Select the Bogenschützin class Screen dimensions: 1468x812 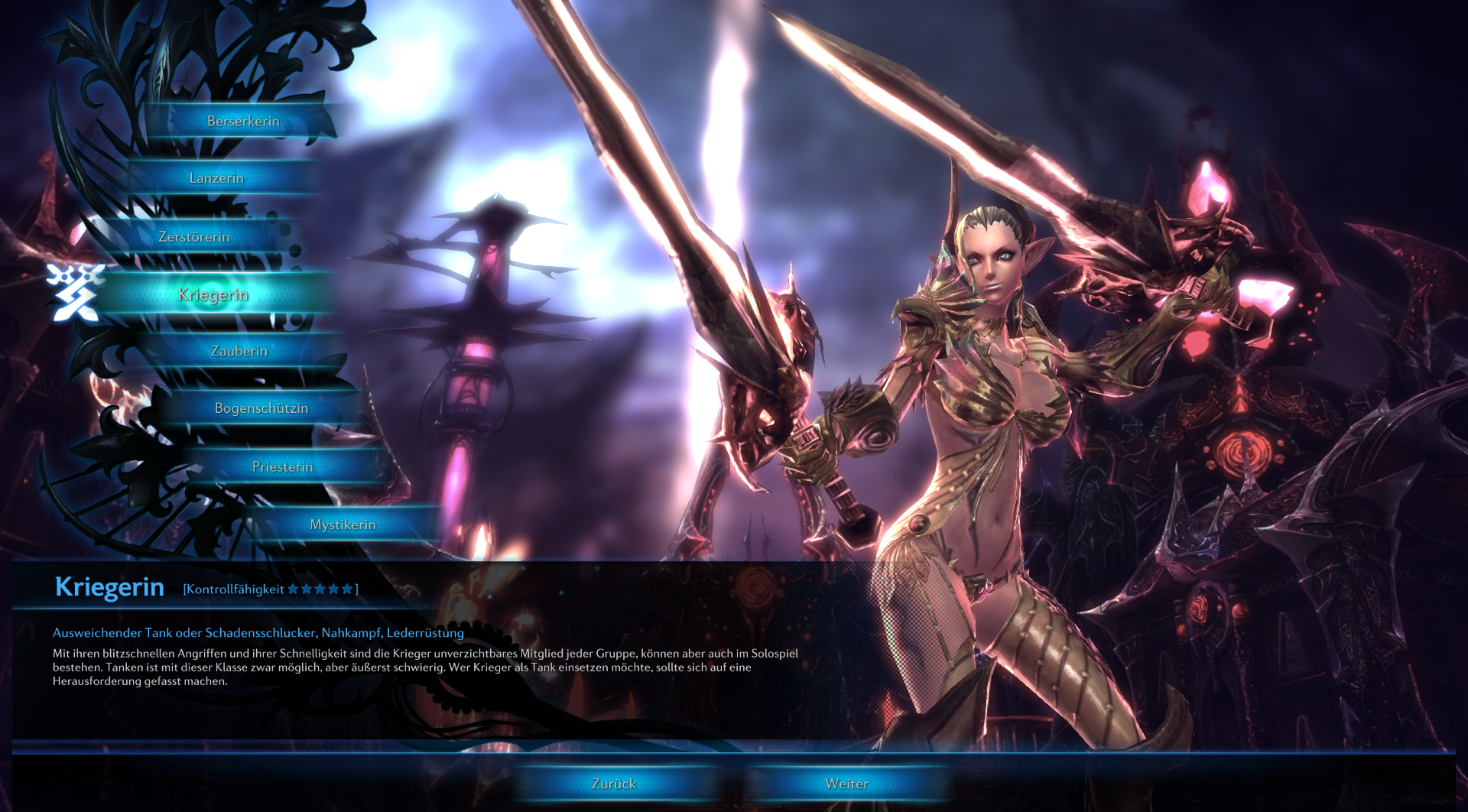coord(261,408)
